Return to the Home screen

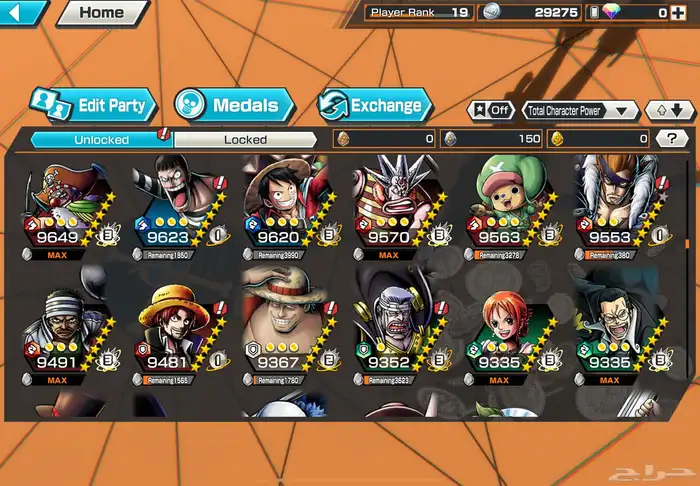tap(101, 13)
